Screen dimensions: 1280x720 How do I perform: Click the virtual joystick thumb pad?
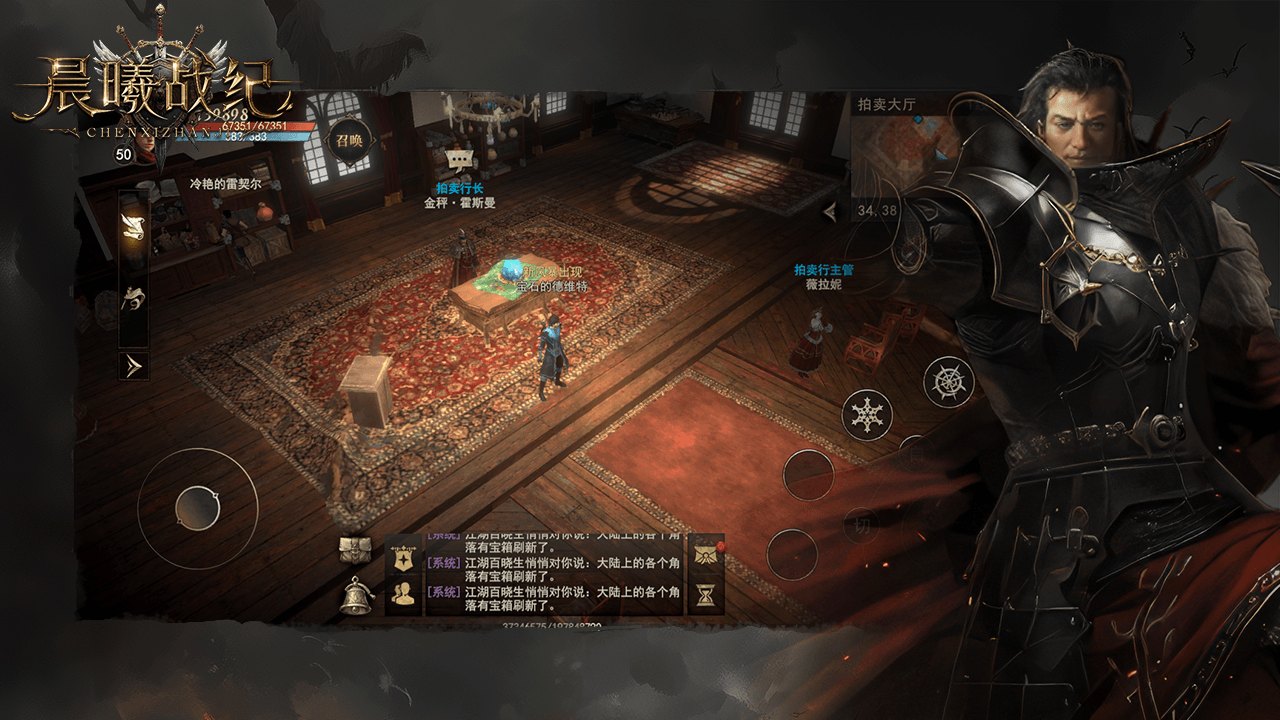tap(197, 508)
